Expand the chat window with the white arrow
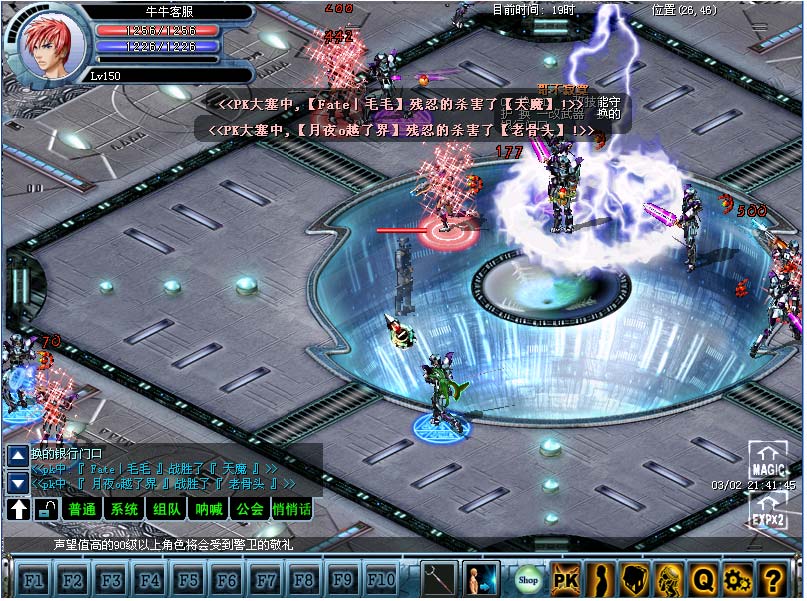The height and width of the screenshot is (601, 807). pos(18,510)
